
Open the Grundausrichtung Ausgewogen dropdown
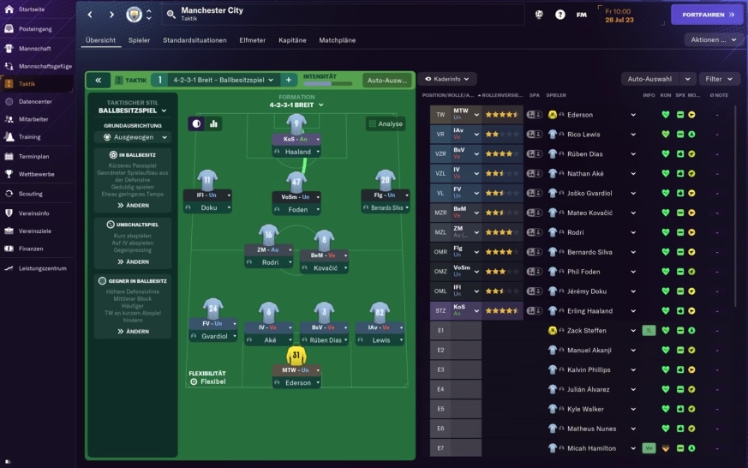coord(135,135)
